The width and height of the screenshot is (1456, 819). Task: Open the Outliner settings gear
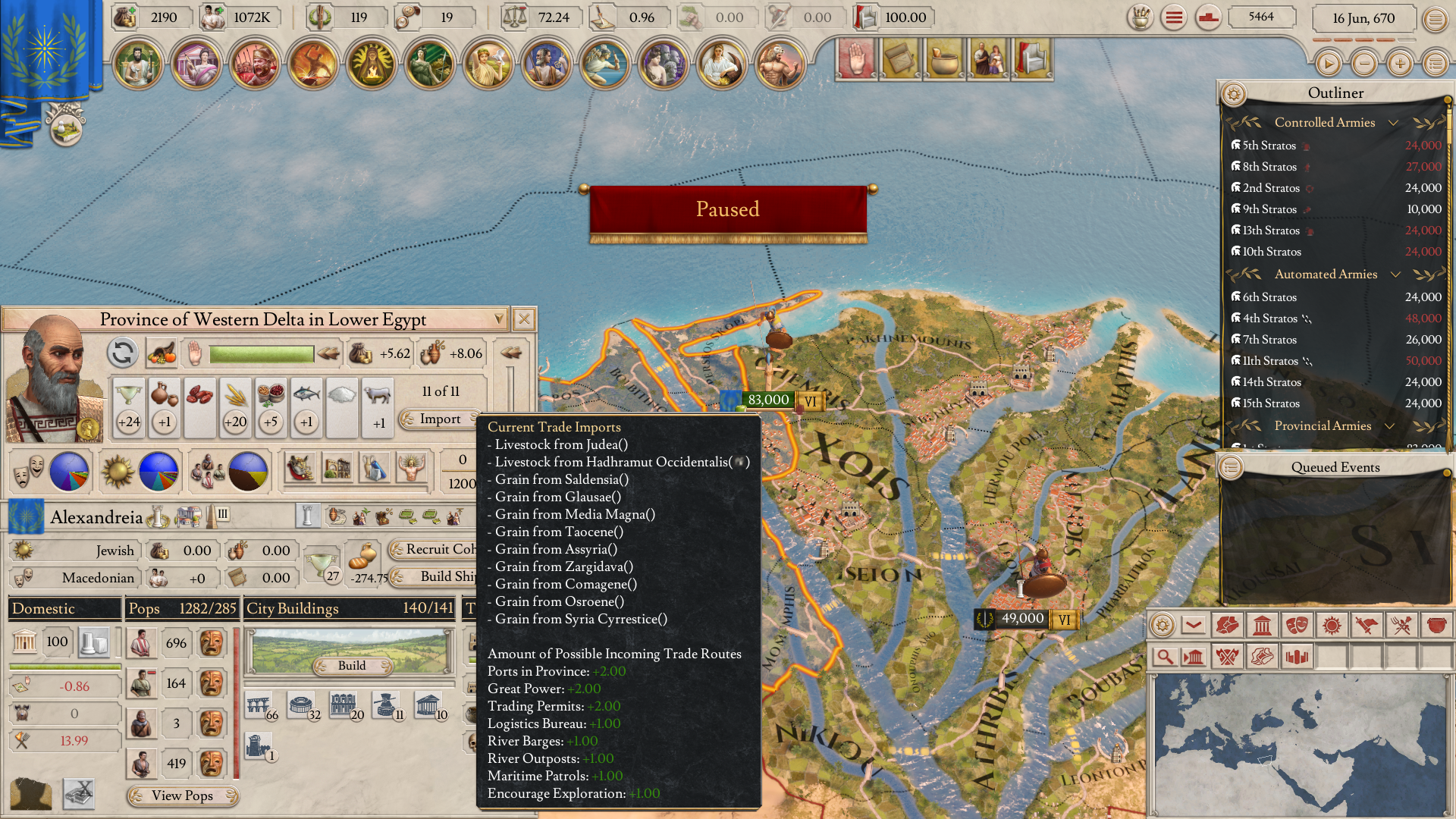tap(1235, 93)
